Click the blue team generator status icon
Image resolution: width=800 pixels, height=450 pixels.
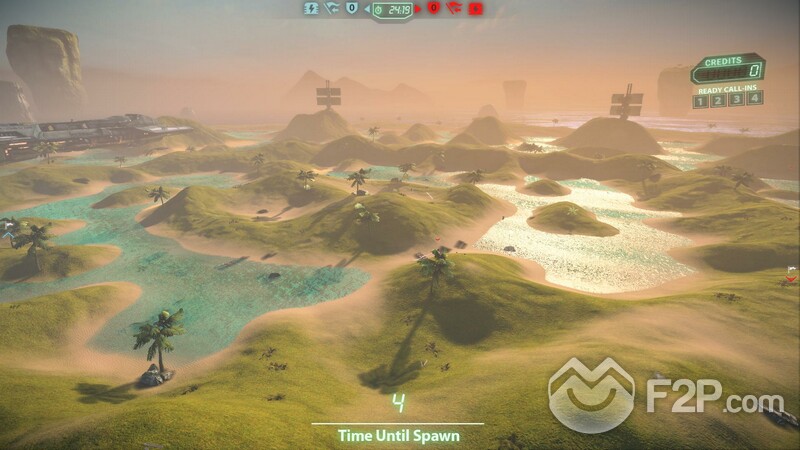coord(312,8)
